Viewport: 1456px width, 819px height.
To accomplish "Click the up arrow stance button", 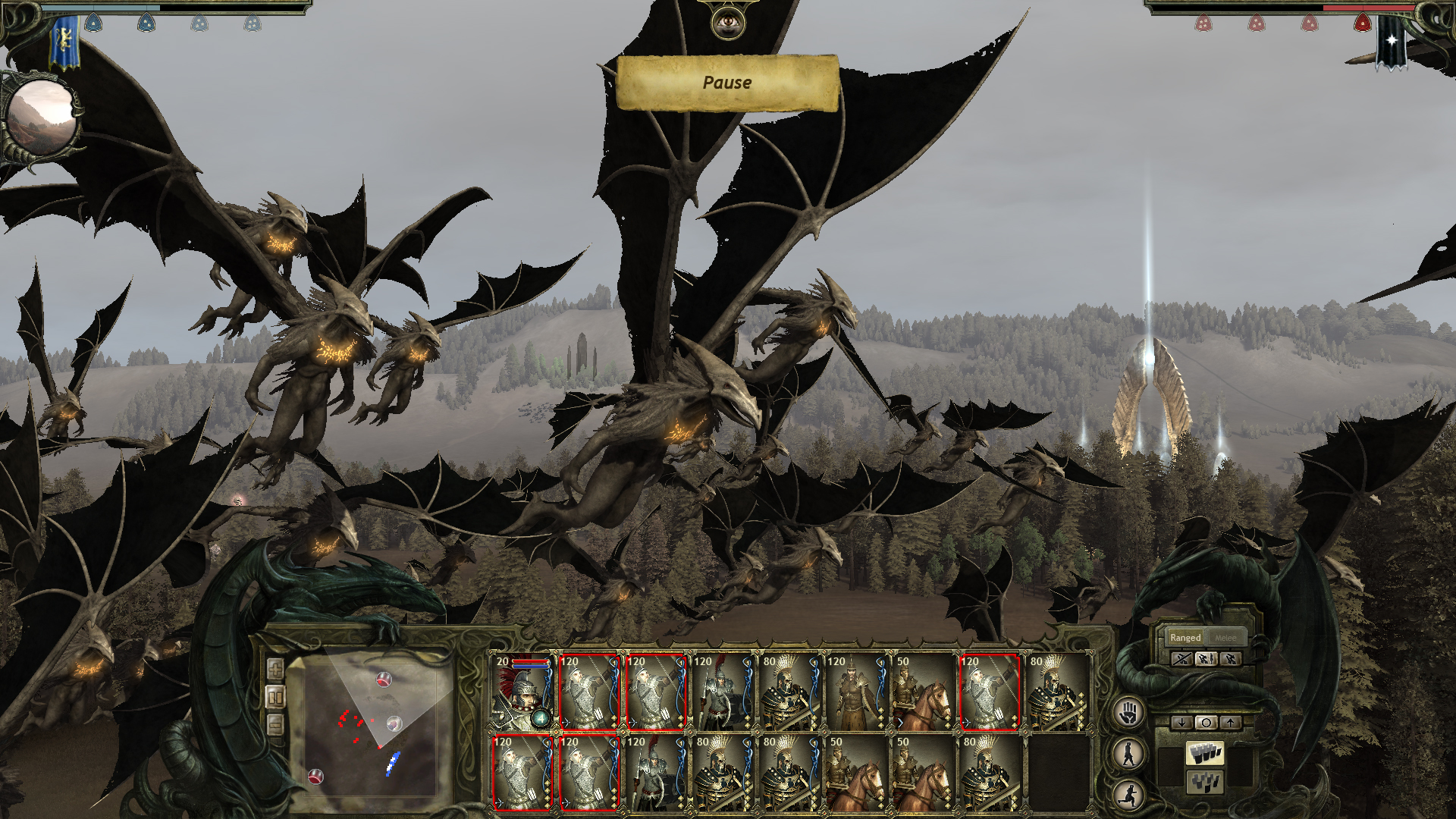I will (x=1230, y=723).
